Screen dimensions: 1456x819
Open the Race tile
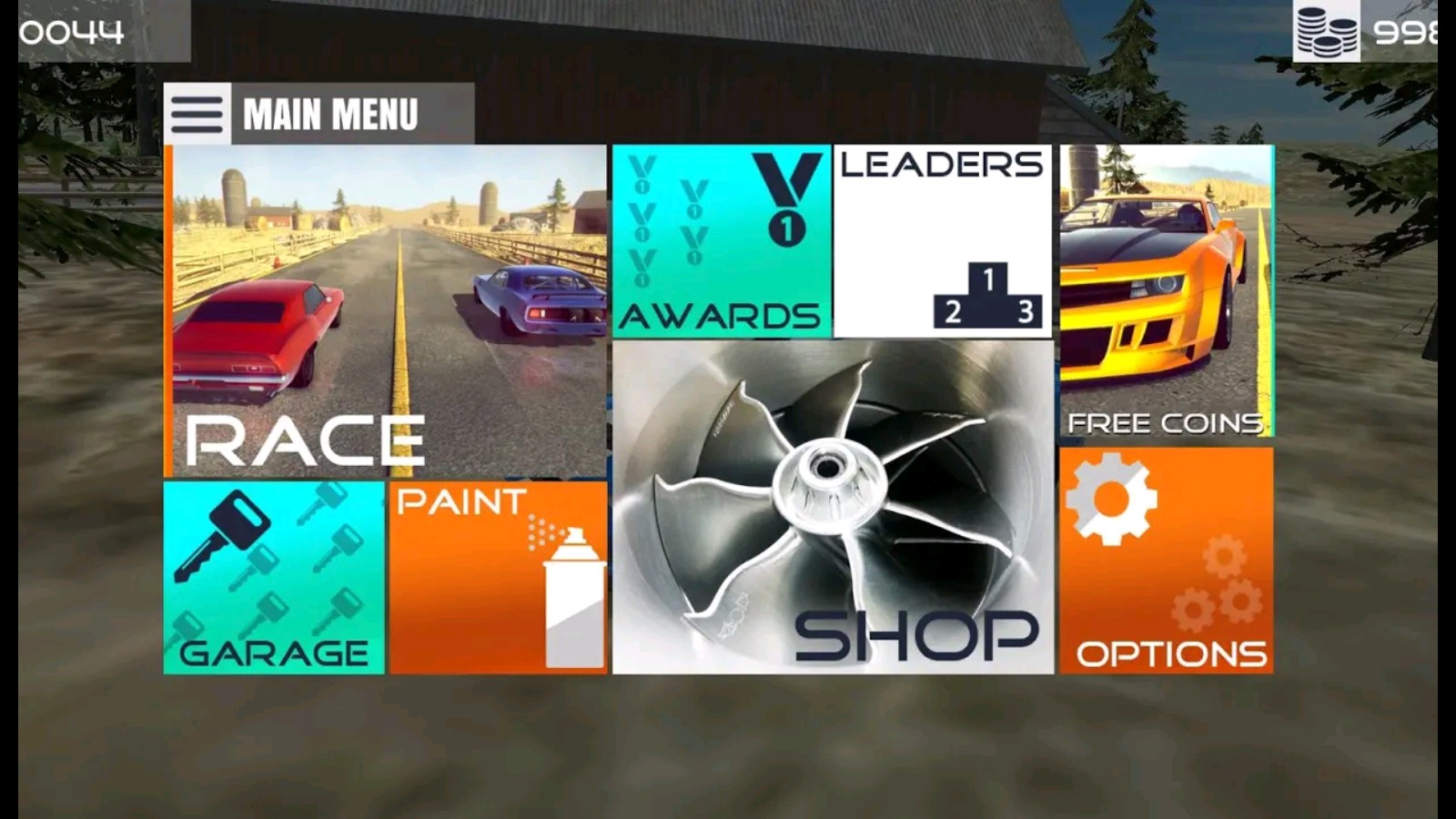pyautogui.click(x=387, y=311)
